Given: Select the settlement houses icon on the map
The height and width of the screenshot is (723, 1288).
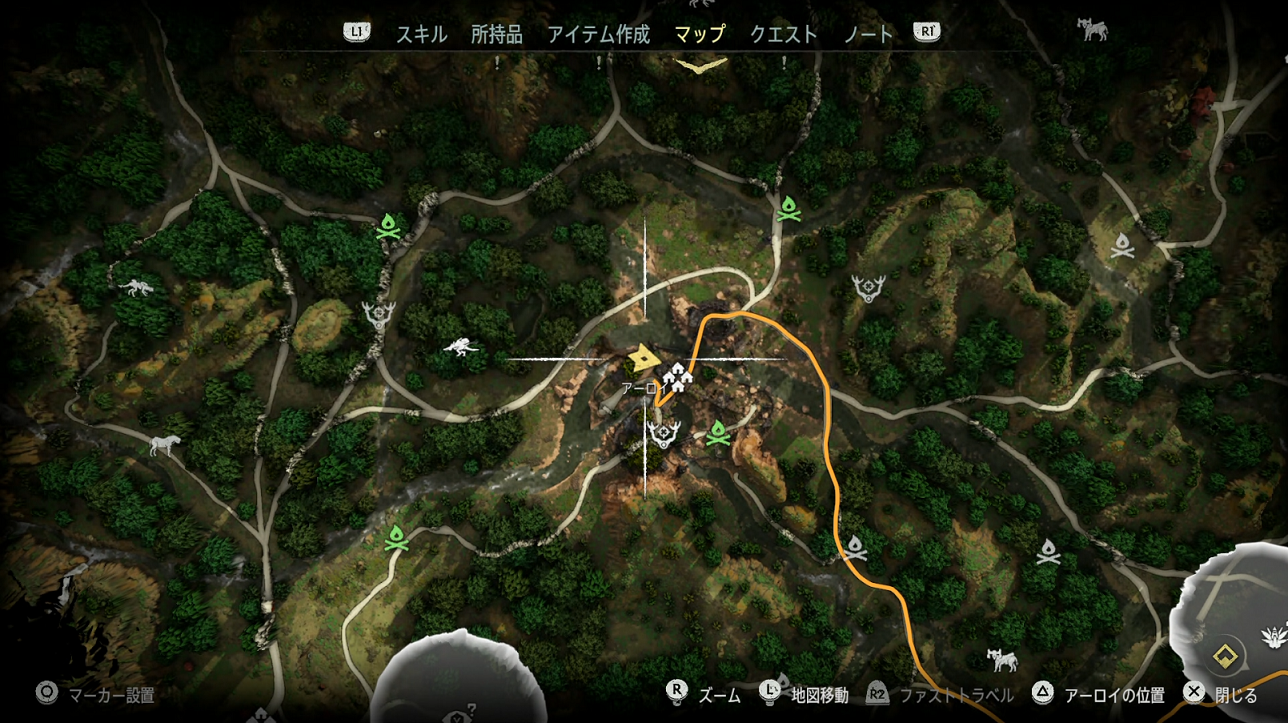Looking at the screenshot, I should click(x=678, y=377).
